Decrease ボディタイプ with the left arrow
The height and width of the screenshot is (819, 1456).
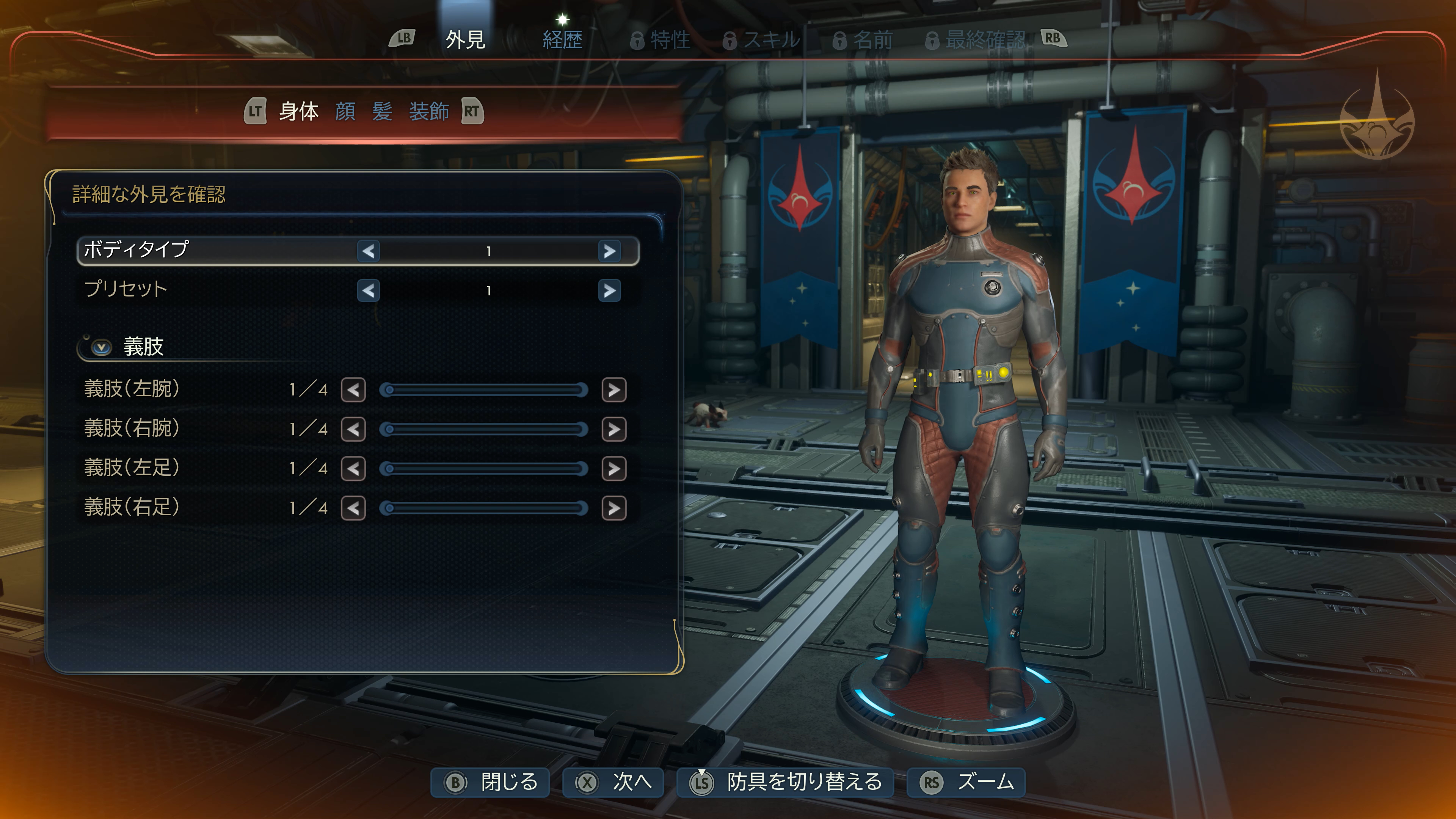pos(369,251)
